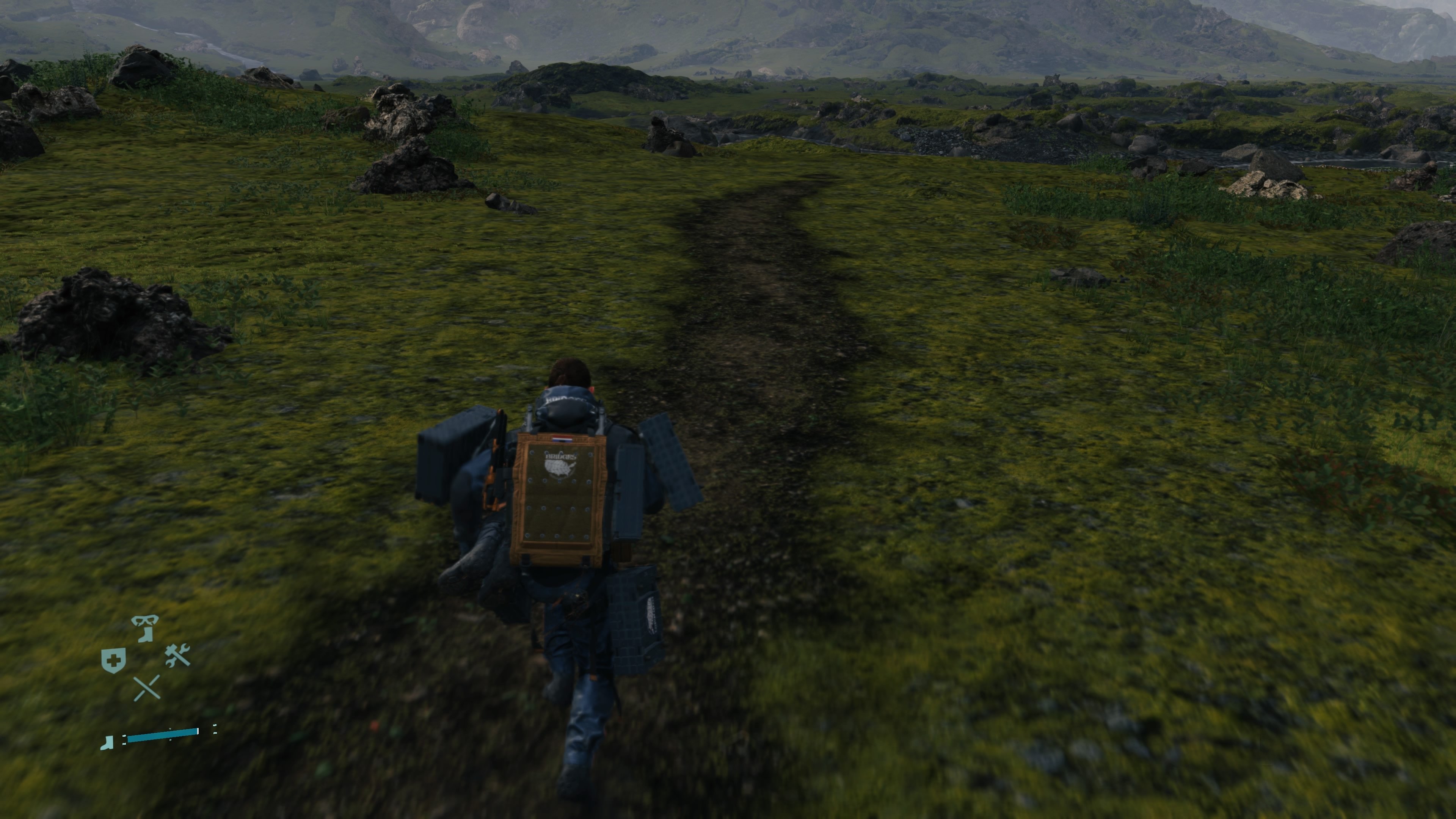The image size is (1456, 819).
Task: Click the crossed-sticks X status icon
Action: (147, 689)
